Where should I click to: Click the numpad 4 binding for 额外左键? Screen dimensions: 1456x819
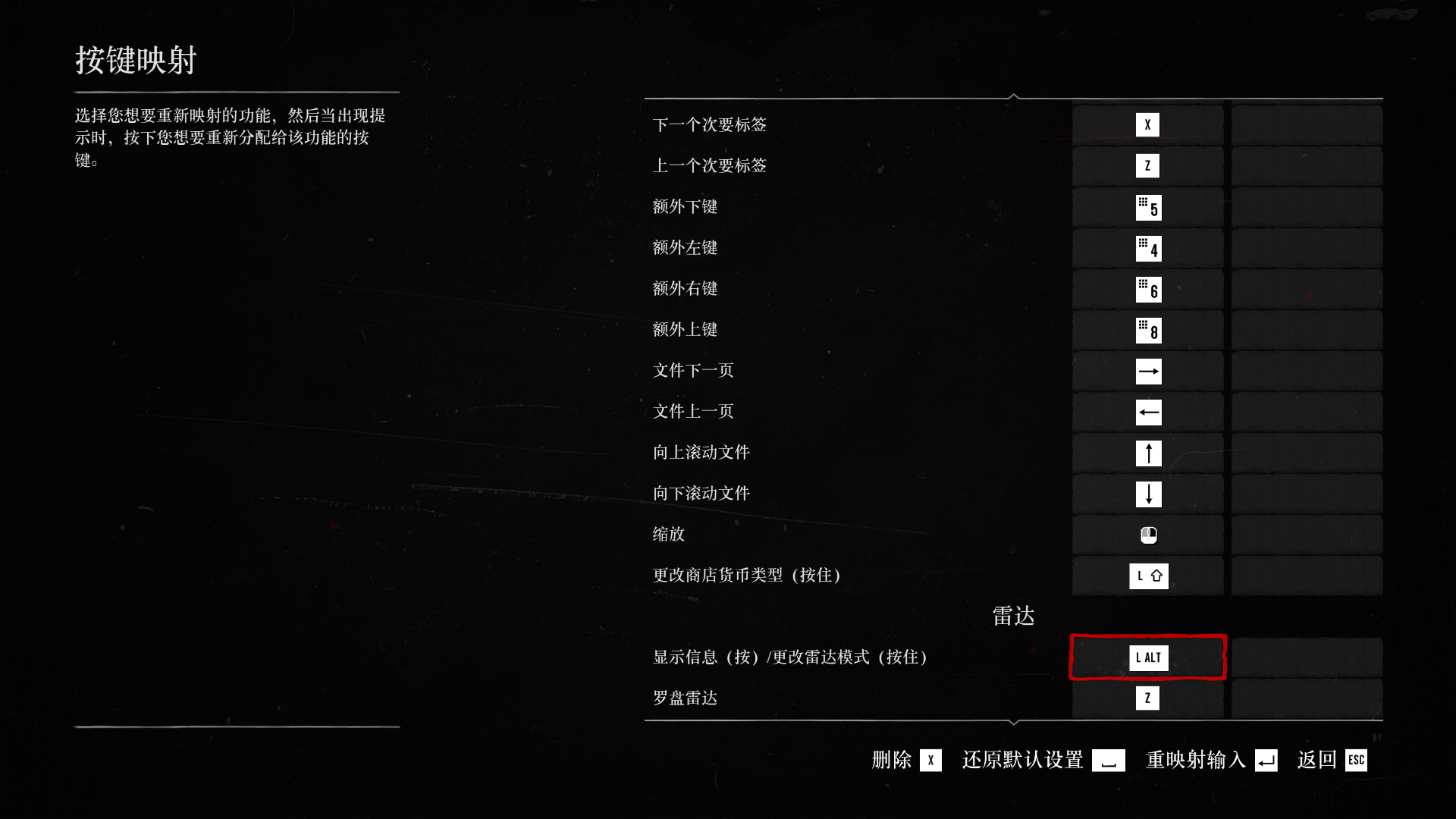coord(1147,247)
